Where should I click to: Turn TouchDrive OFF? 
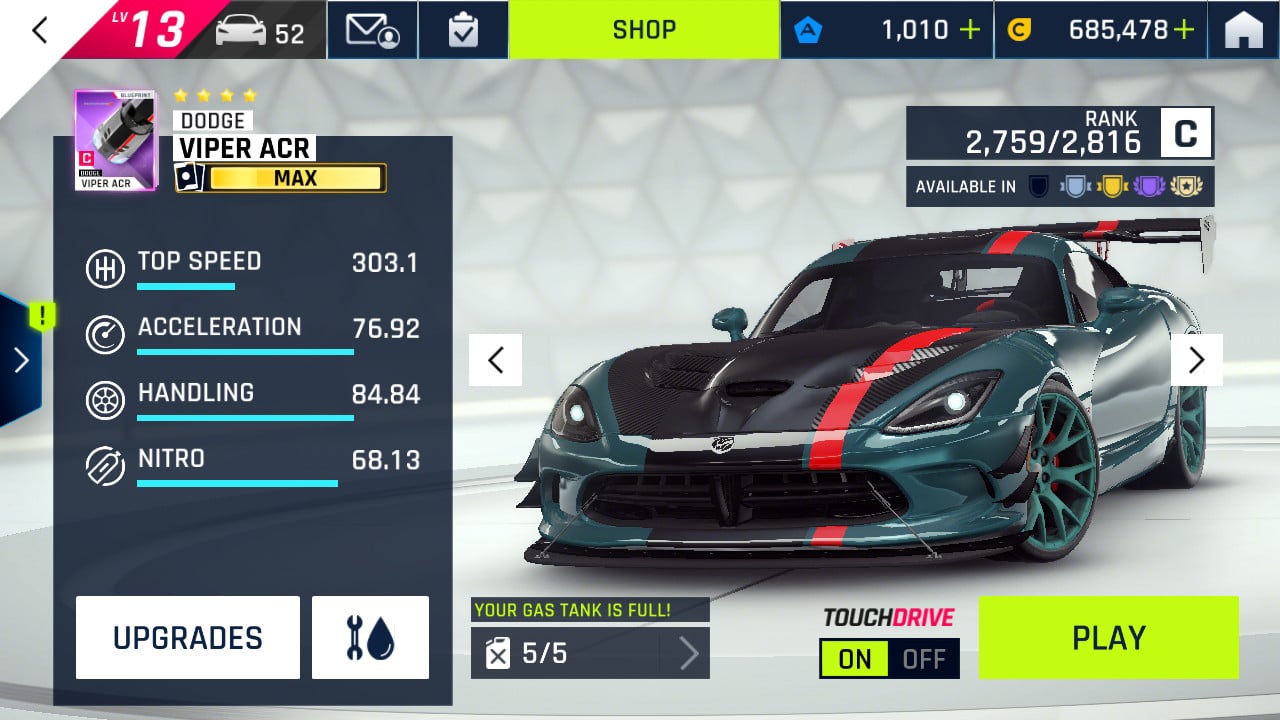[x=924, y=659]
